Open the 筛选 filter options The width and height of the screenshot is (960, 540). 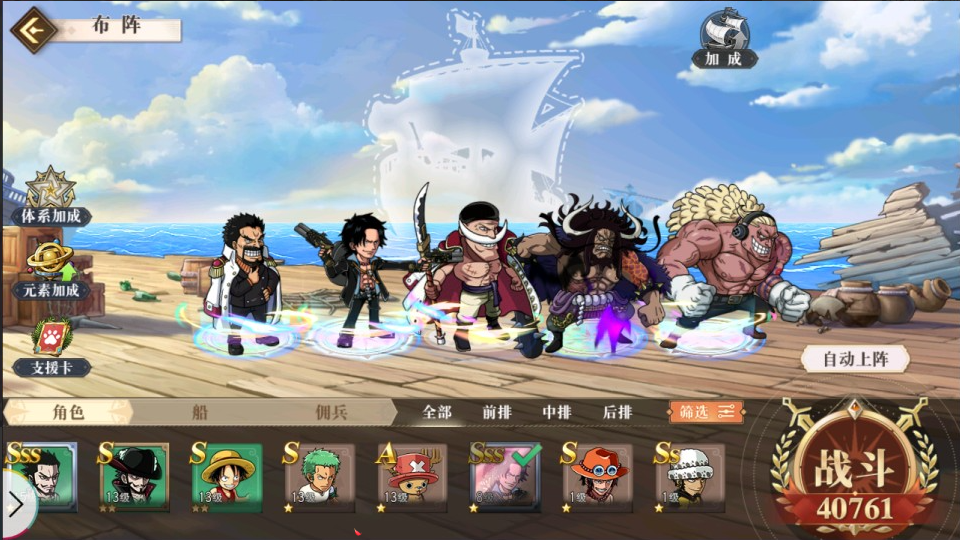[706, 412]
